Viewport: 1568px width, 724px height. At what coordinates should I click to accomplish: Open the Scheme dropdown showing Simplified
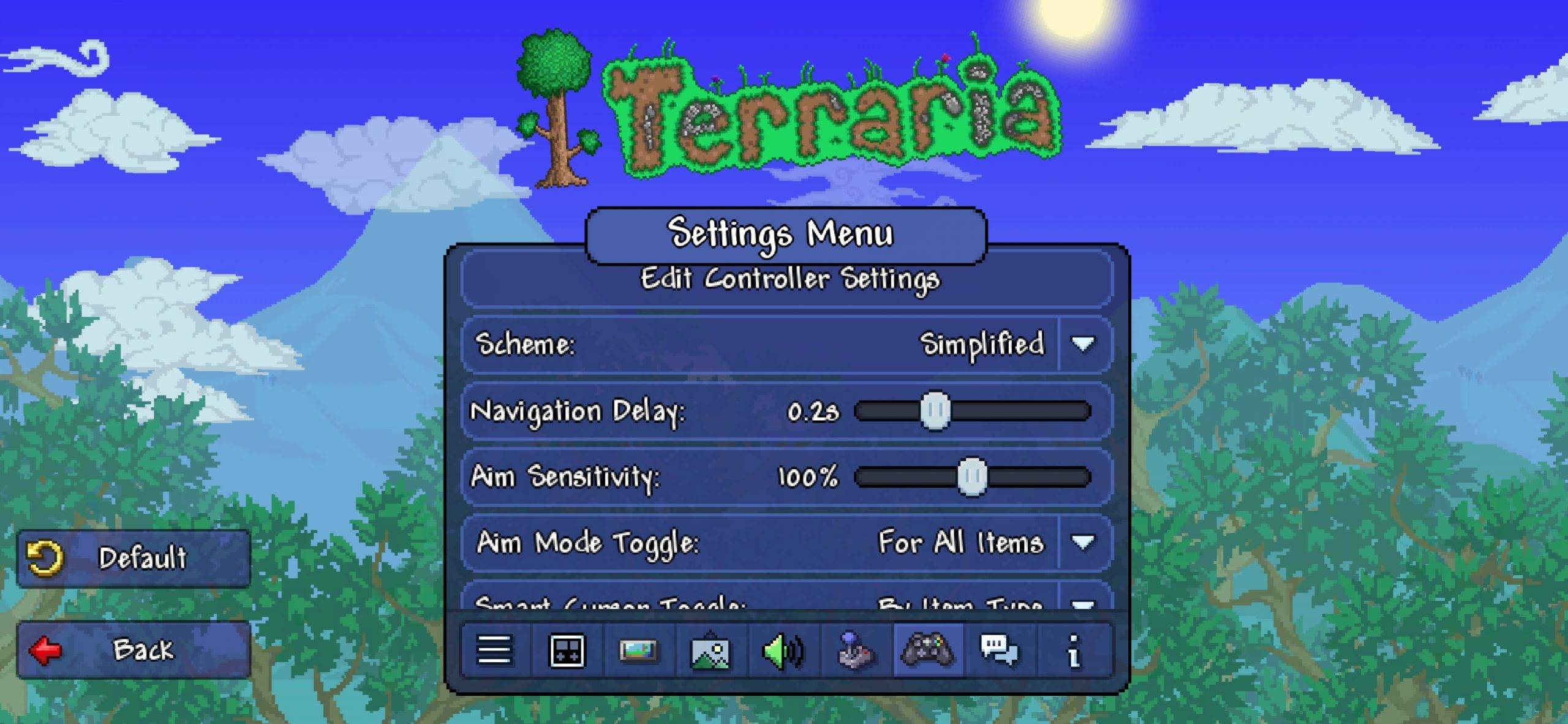pos(1084,344)
